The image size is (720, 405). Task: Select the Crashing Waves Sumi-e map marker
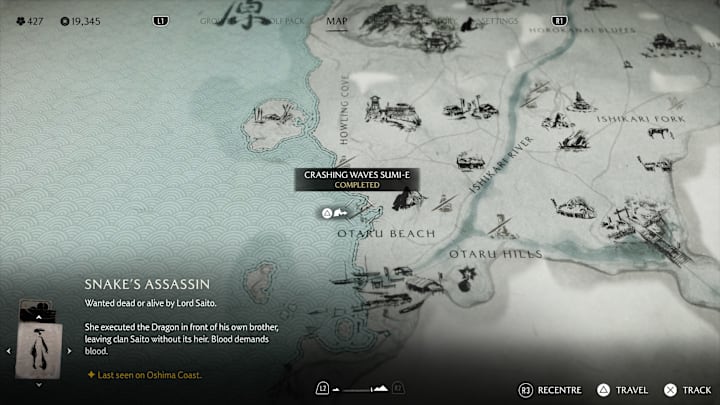334,213
